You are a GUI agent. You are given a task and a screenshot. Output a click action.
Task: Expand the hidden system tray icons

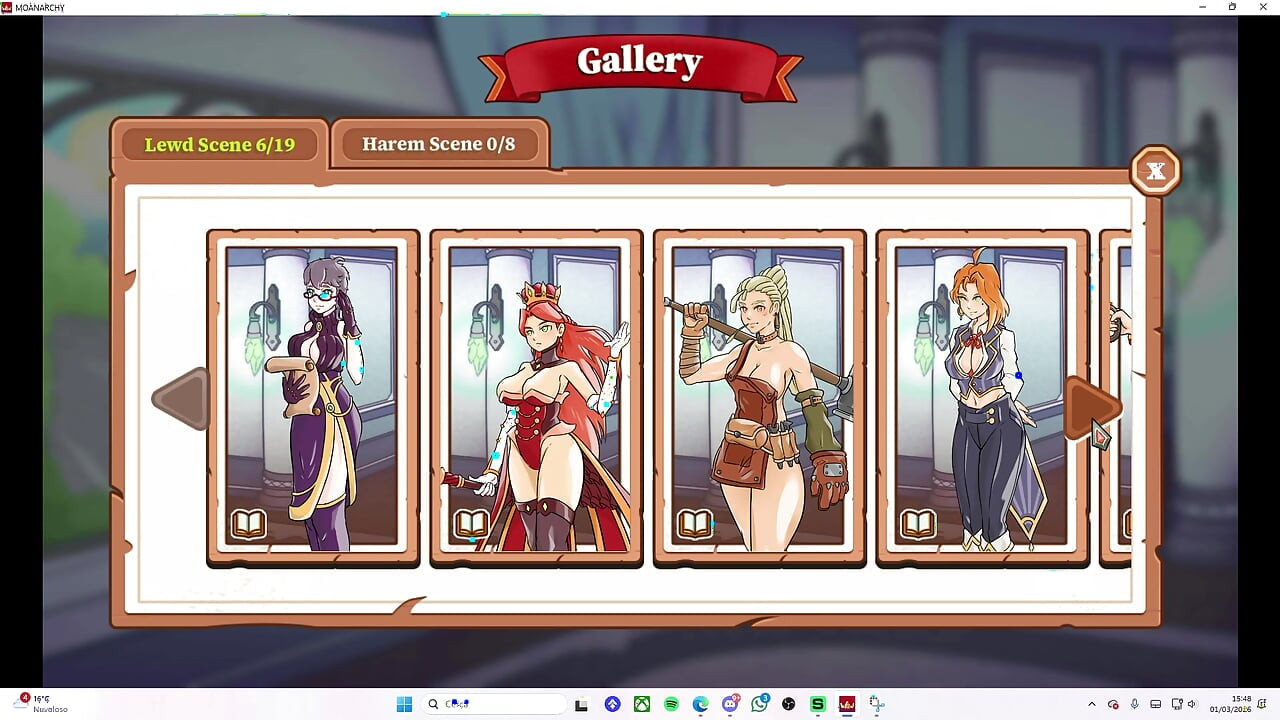click(1092, 704)
